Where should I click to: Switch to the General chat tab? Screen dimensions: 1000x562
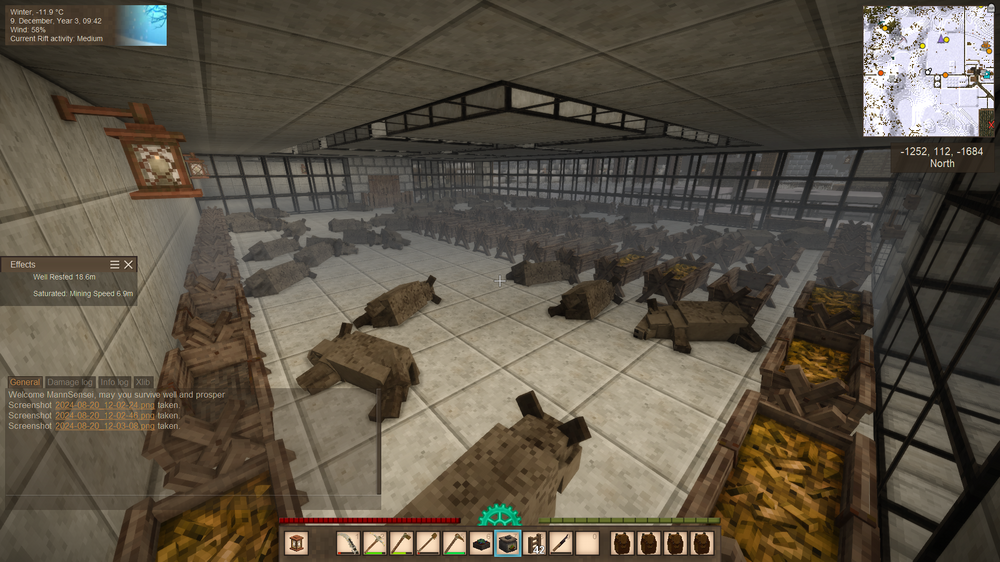pos(26,382)
